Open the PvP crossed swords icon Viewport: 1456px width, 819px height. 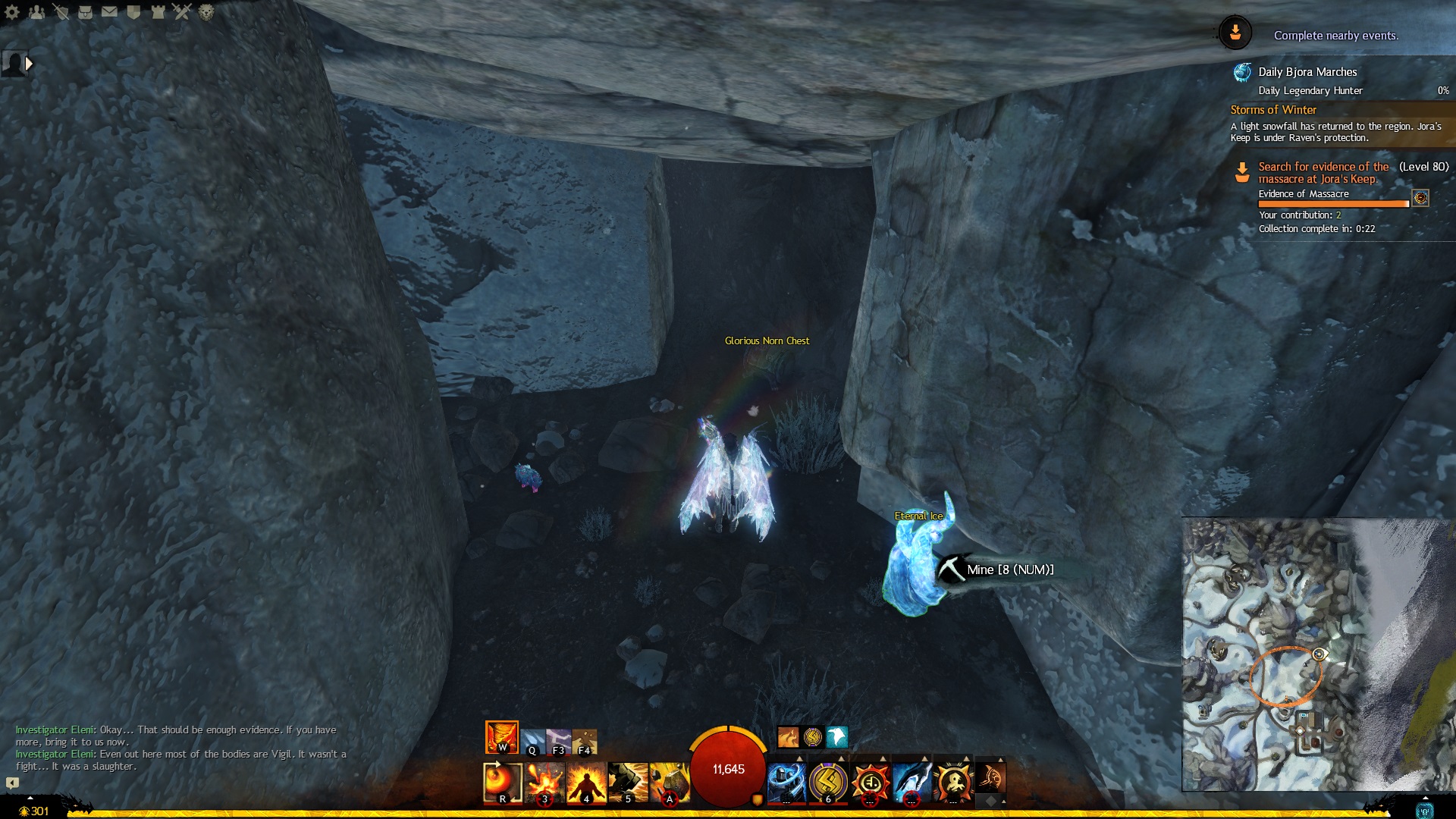pos(182,12)
